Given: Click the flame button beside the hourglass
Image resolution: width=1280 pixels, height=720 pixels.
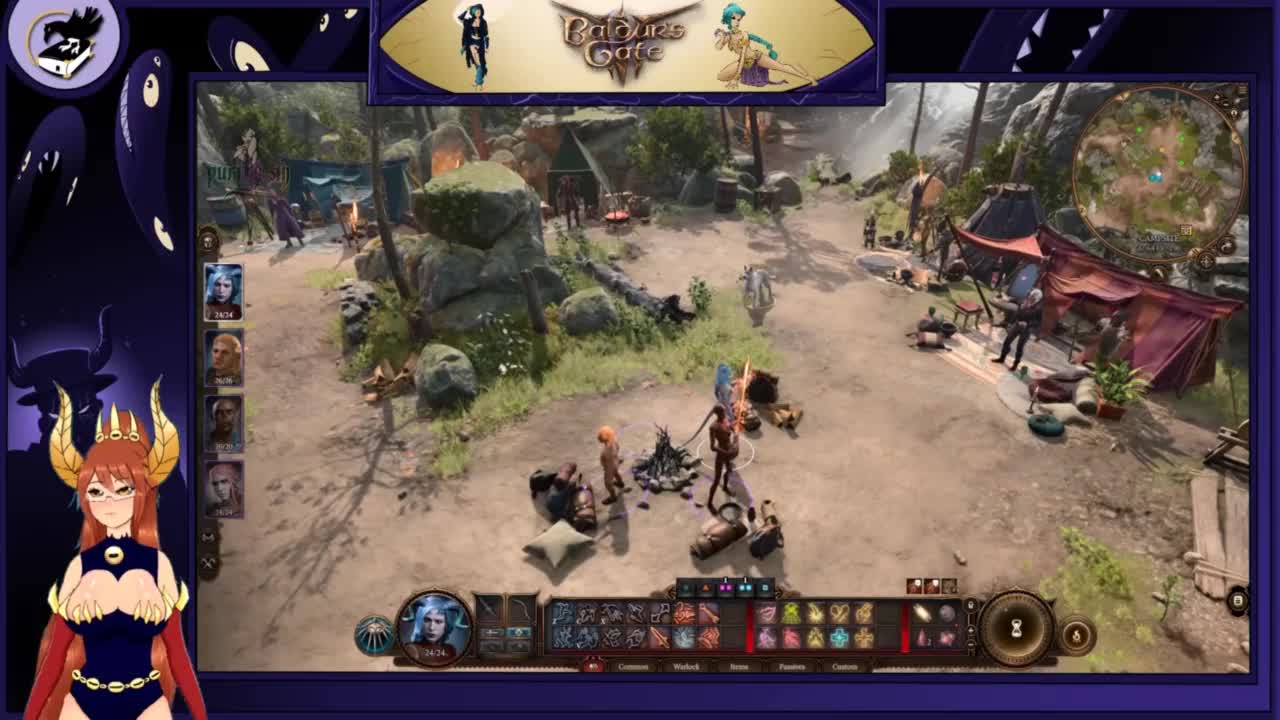Looking at the screenshot, I should pyautogui.click(x=1076, y=635).
